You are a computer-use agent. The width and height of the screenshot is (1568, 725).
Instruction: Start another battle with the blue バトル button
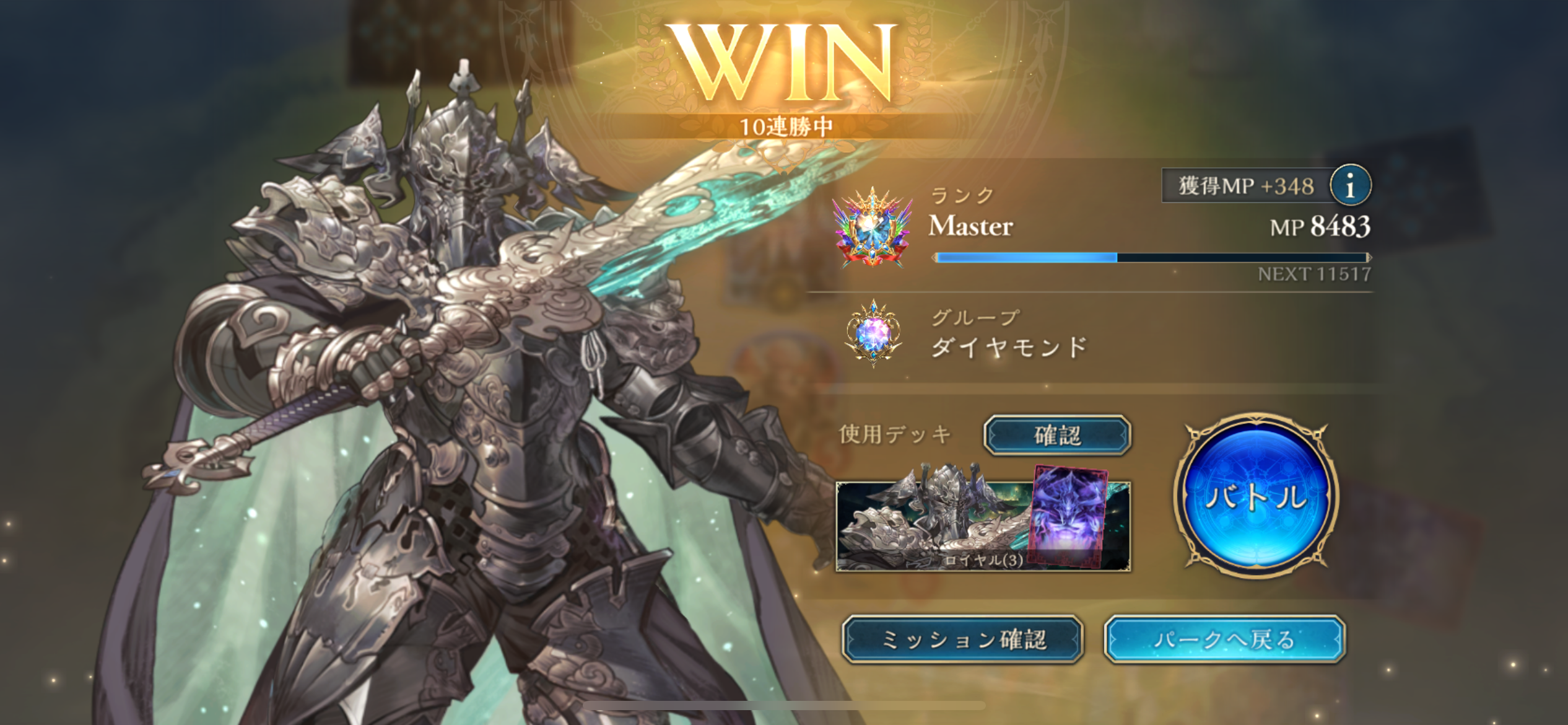(1256, 496)
